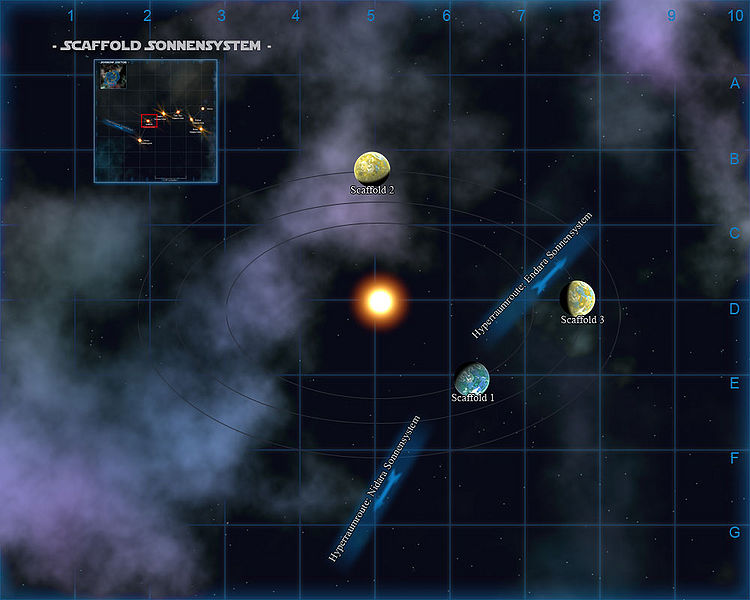Open the sector overview minimap
The width and height of the screenshot is (750, 600).
coord(156,120)
